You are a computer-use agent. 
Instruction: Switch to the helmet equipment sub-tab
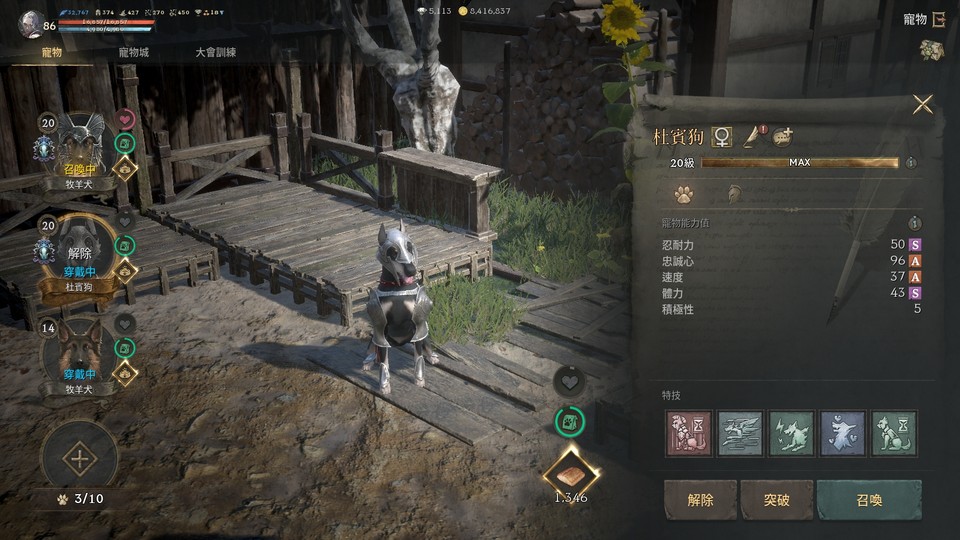(x=732, y=195)
